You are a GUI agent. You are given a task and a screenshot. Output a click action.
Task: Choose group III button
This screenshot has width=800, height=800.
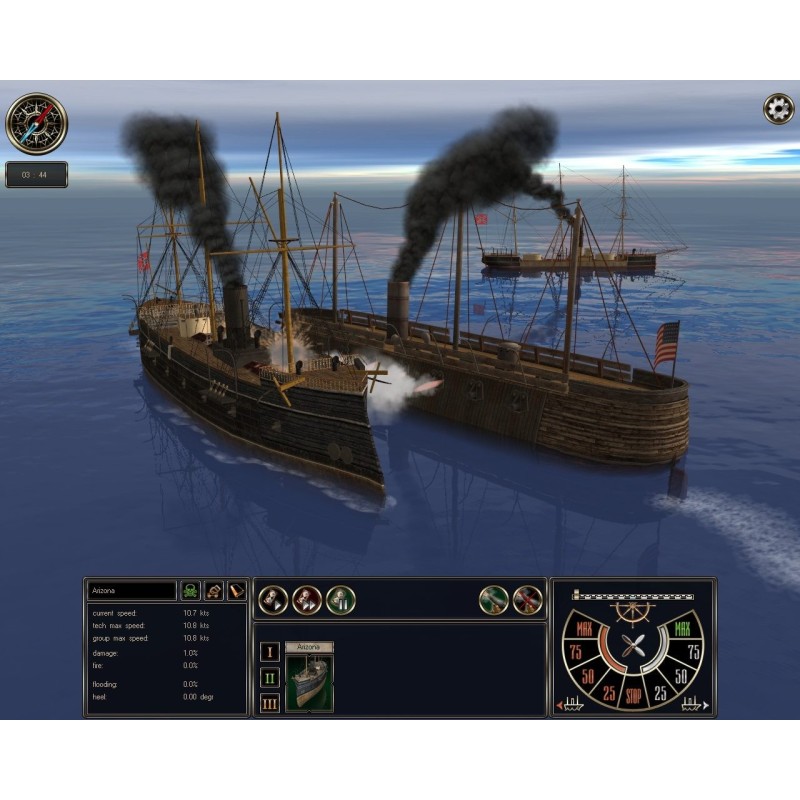[x=269, y=703]
